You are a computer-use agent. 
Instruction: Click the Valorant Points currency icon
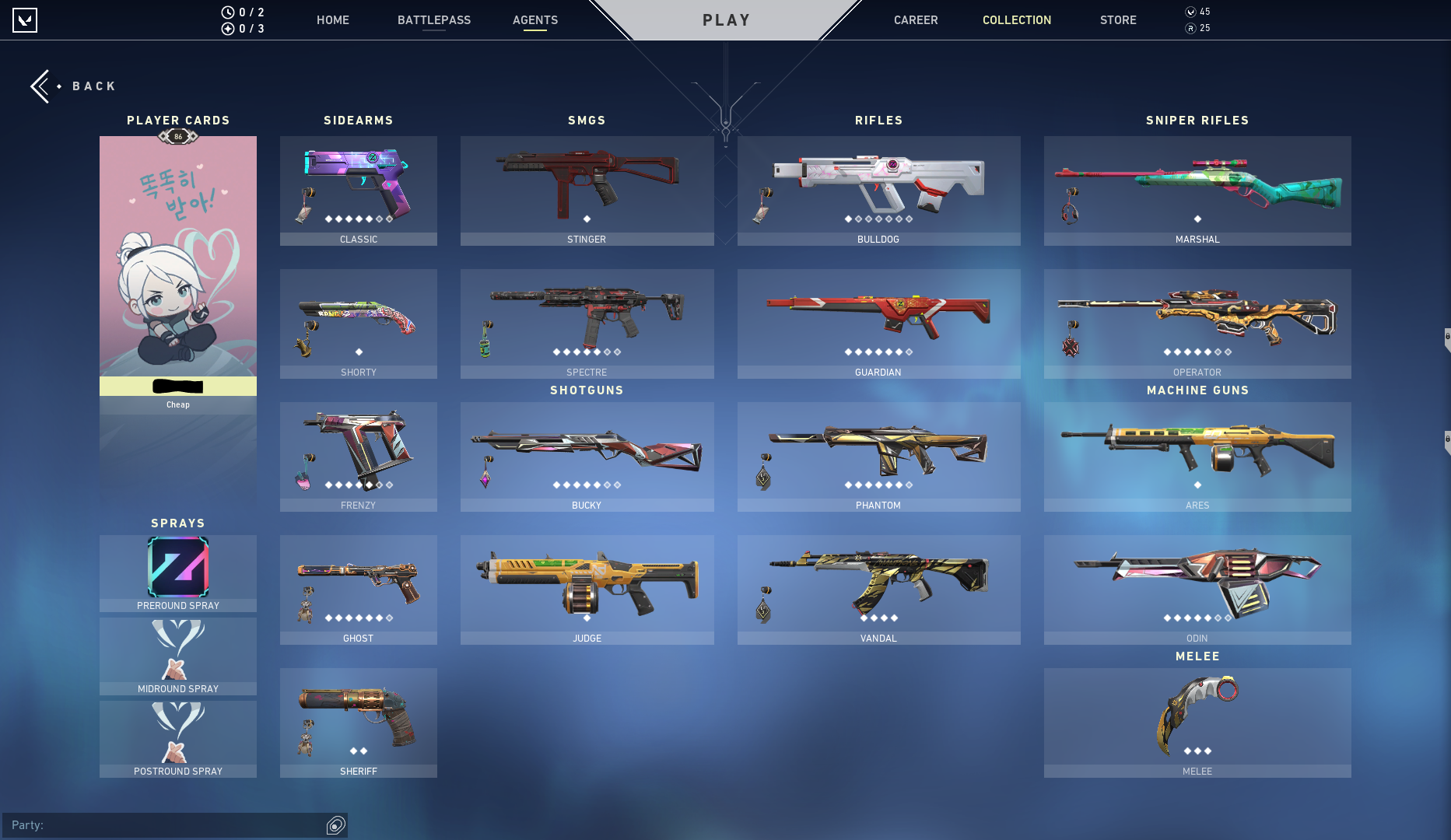[x=1189, y=12]
